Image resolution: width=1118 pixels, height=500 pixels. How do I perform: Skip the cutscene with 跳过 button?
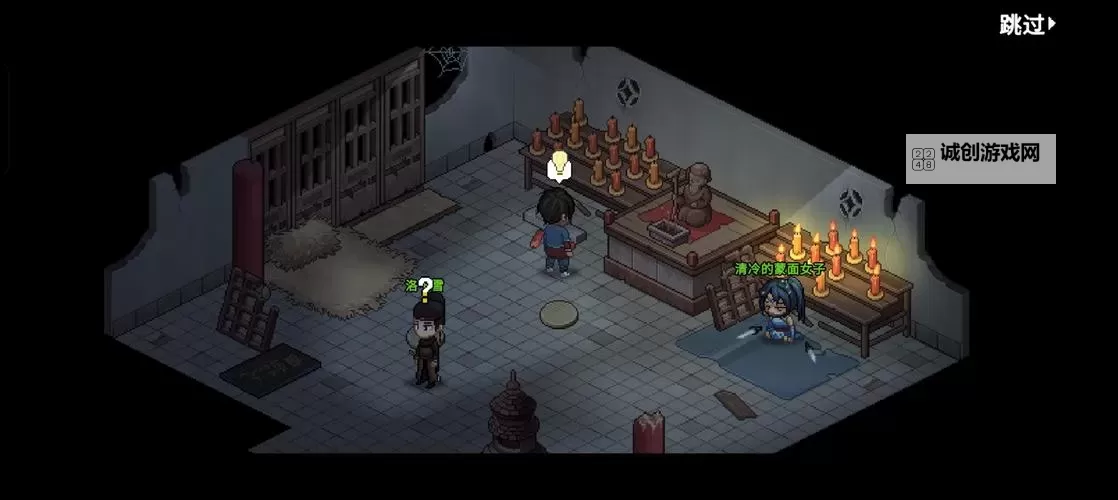coord(1027,25)
